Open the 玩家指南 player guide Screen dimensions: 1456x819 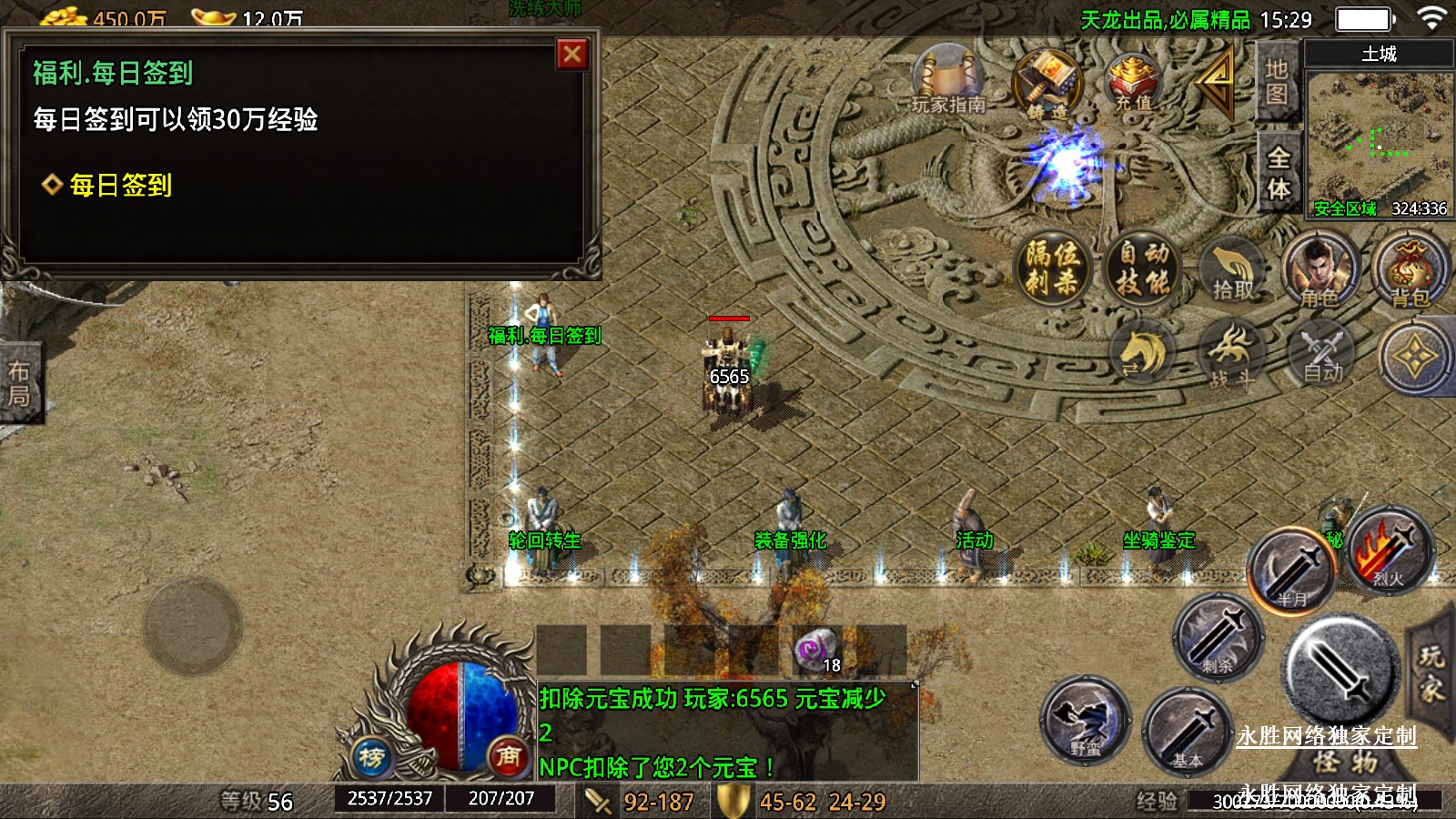[949, 80]
